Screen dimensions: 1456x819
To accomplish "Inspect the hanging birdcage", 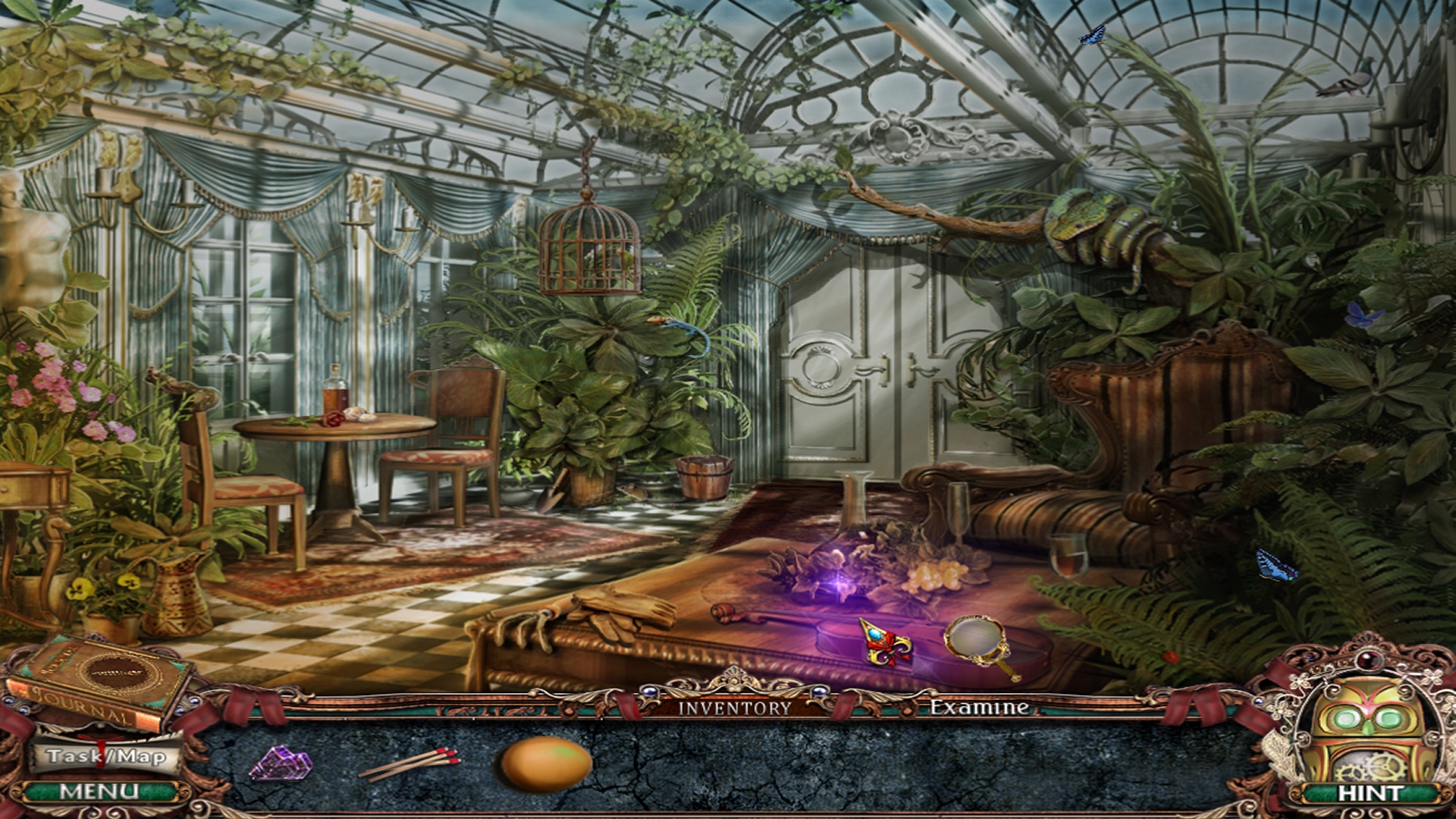I will [588, 250].
